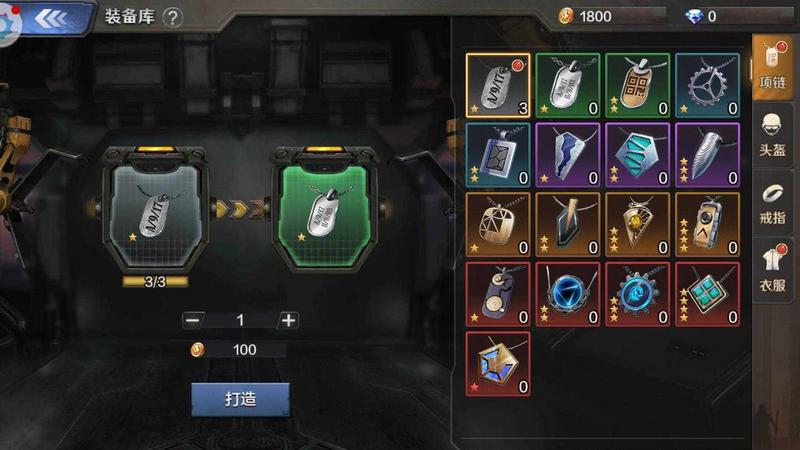This screenshot has width=800, height=450.
Task: Select the teal striped purple pendant
Action: click(637, 155)
